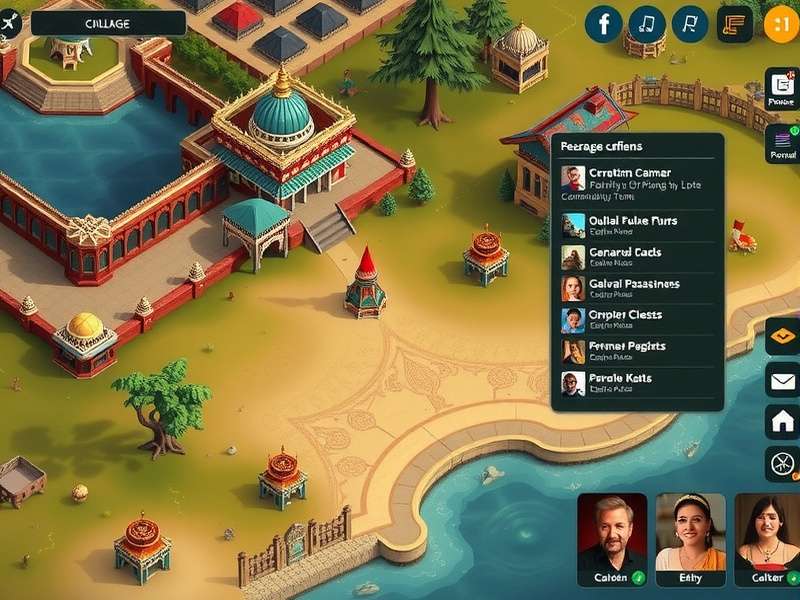The height and width of the screenshot is (600, 800).
Task: Click the flag icon button
Action: tap(690, 23)
